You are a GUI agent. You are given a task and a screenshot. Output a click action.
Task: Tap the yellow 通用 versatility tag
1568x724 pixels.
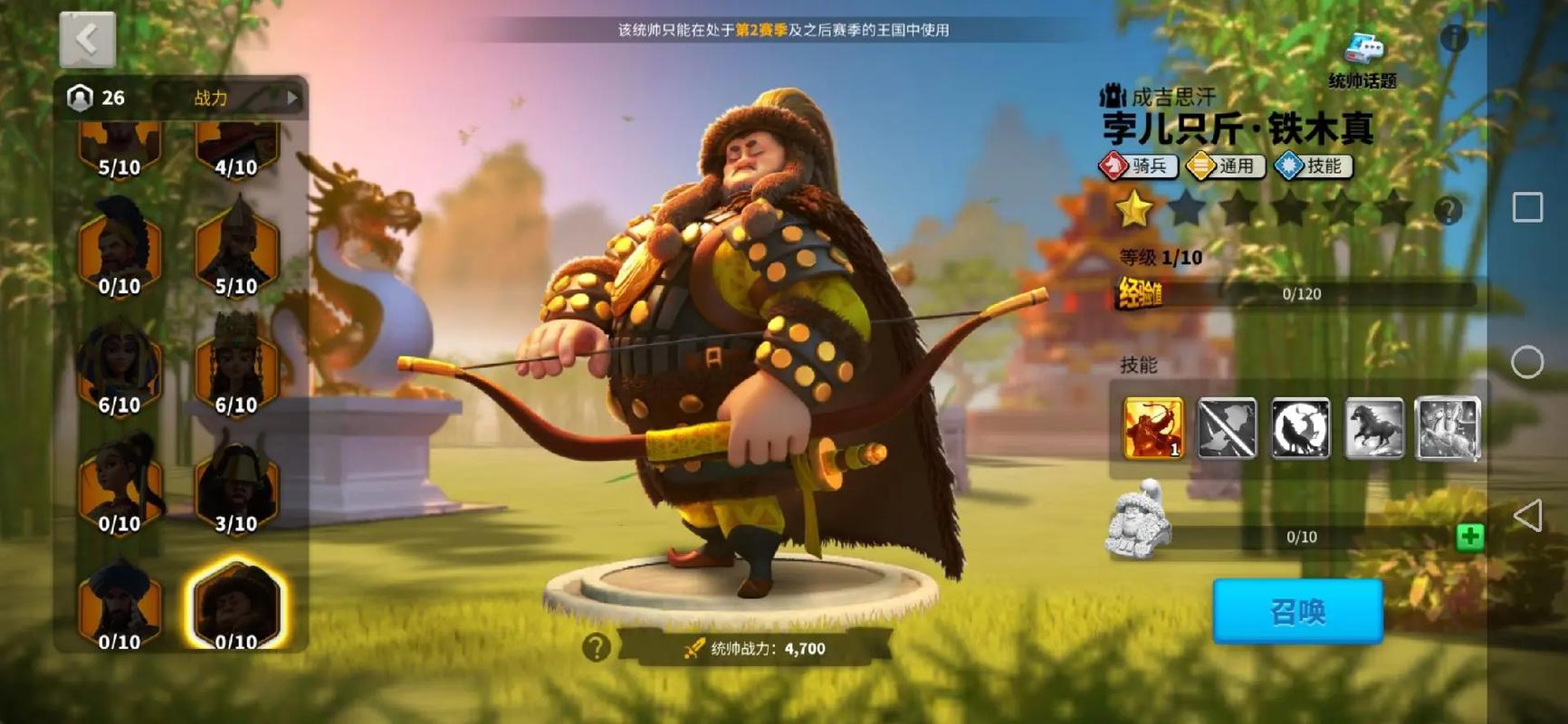(x=1225, y=167)
